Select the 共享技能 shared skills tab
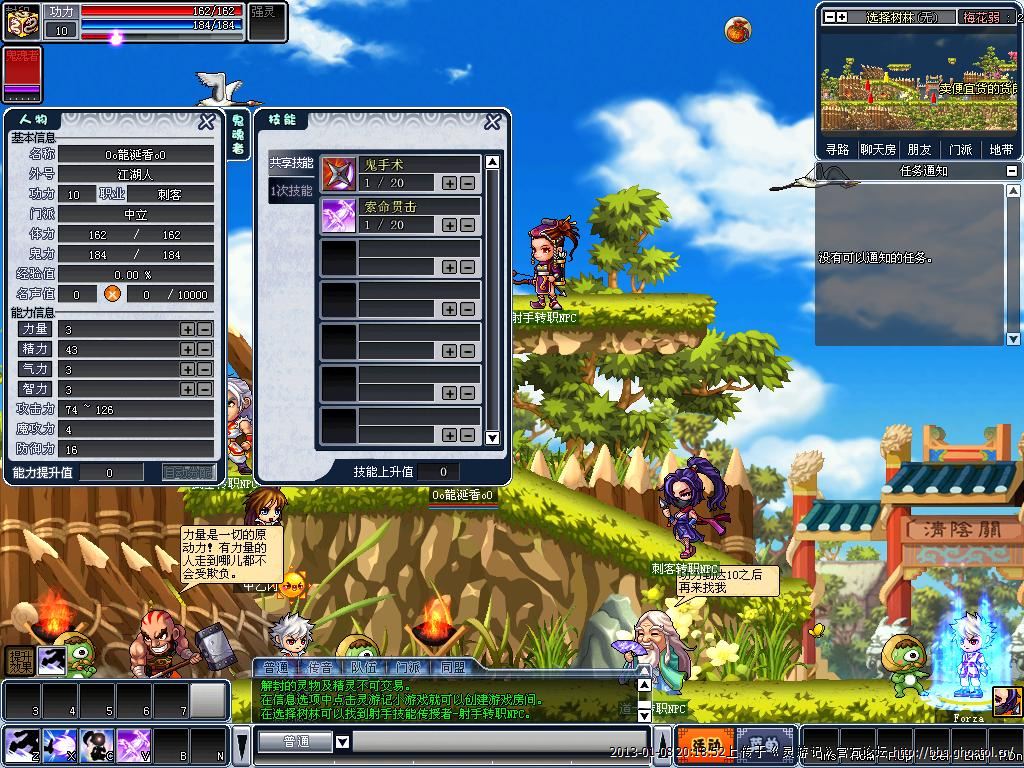This screenshot has width=1024, height=768. [x=291, y=163]
